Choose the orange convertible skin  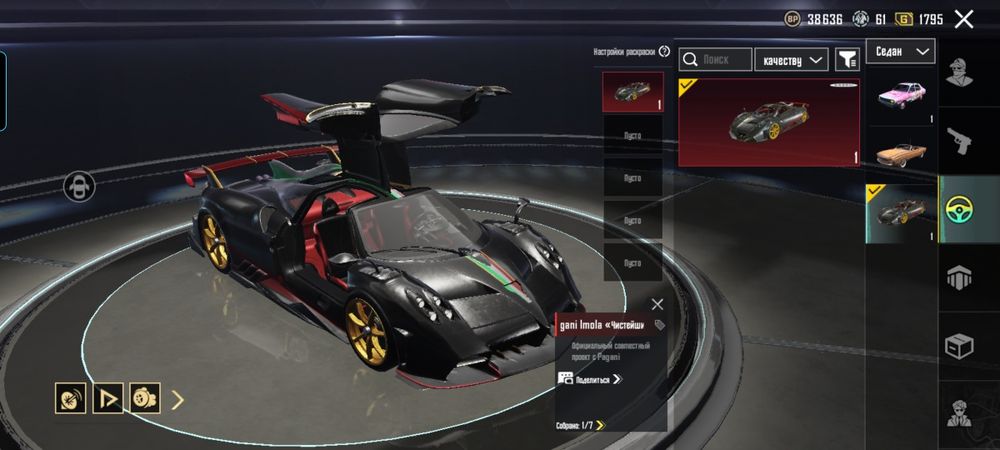pos(900,153)
